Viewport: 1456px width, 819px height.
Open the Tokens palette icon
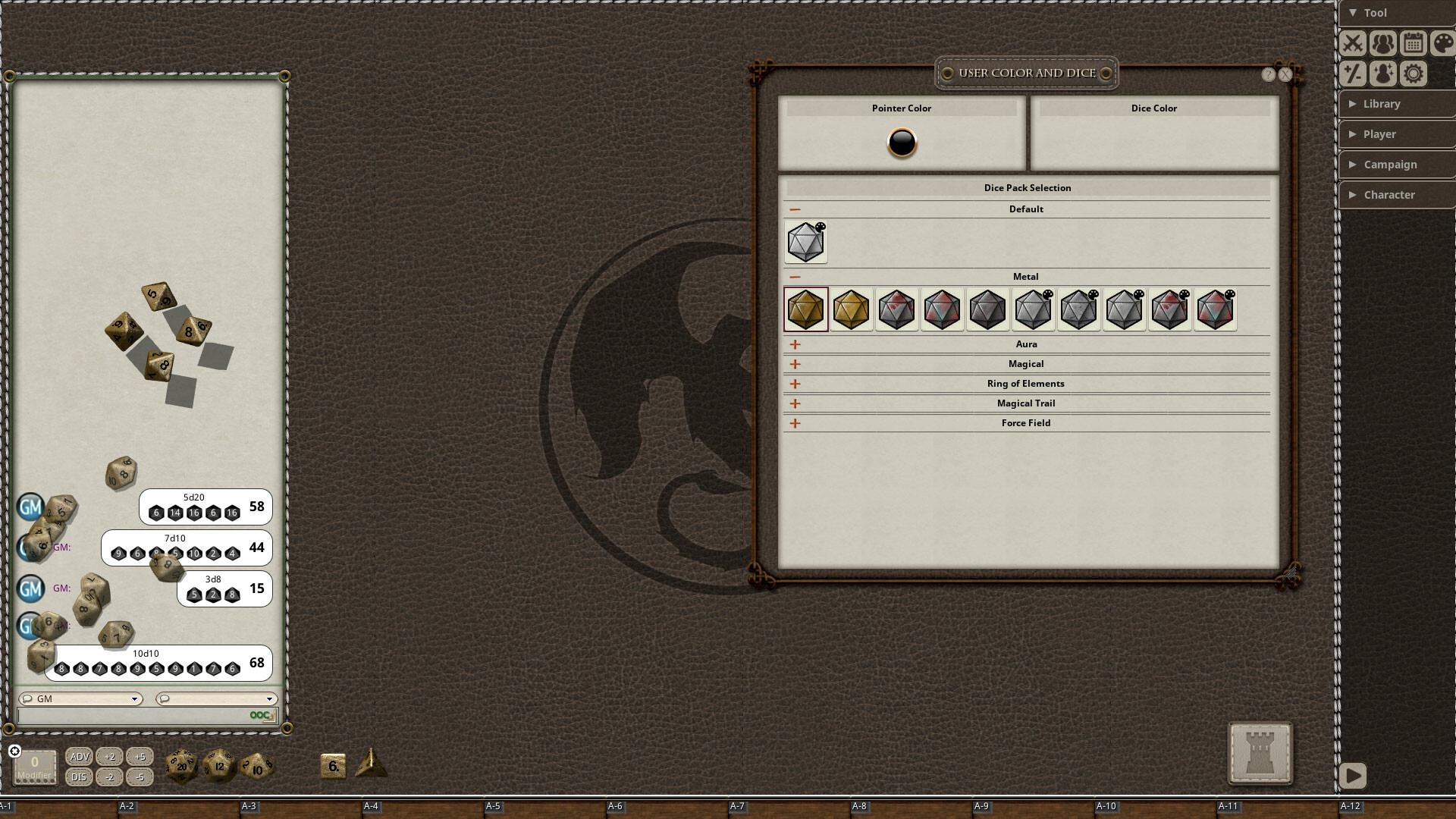click(x=1442, y=43)
